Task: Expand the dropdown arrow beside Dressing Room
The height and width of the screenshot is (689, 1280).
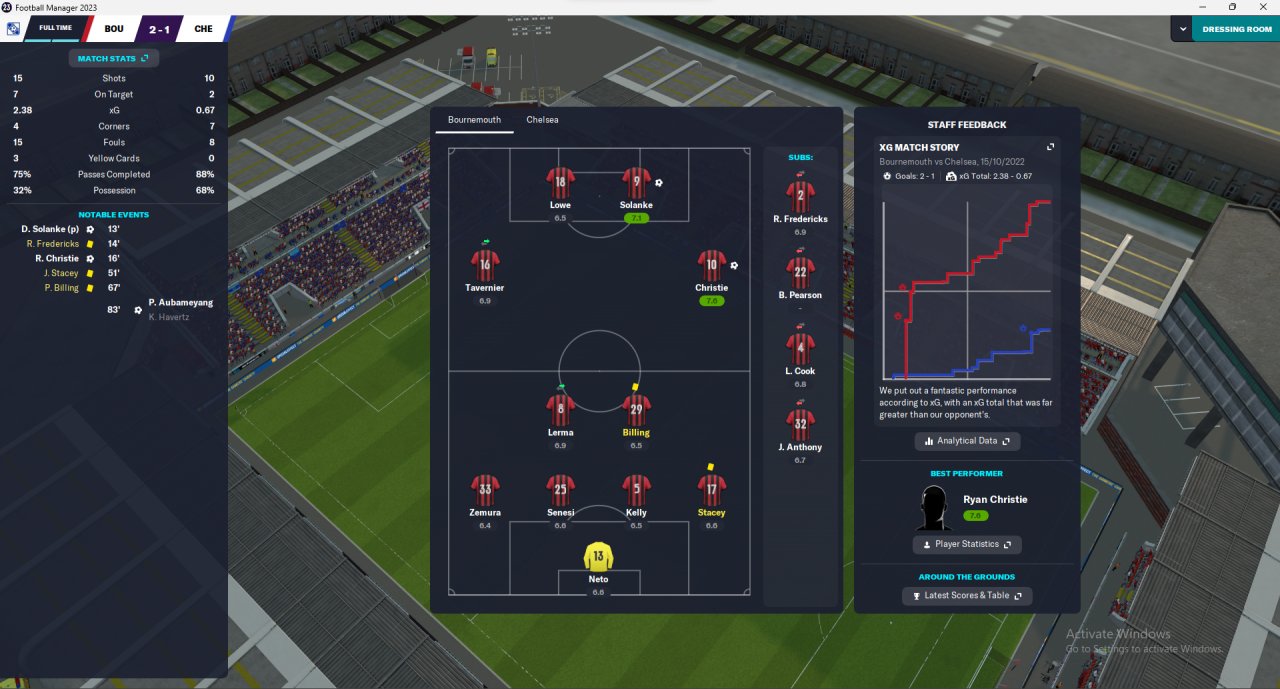Action: pos(1181,29)
